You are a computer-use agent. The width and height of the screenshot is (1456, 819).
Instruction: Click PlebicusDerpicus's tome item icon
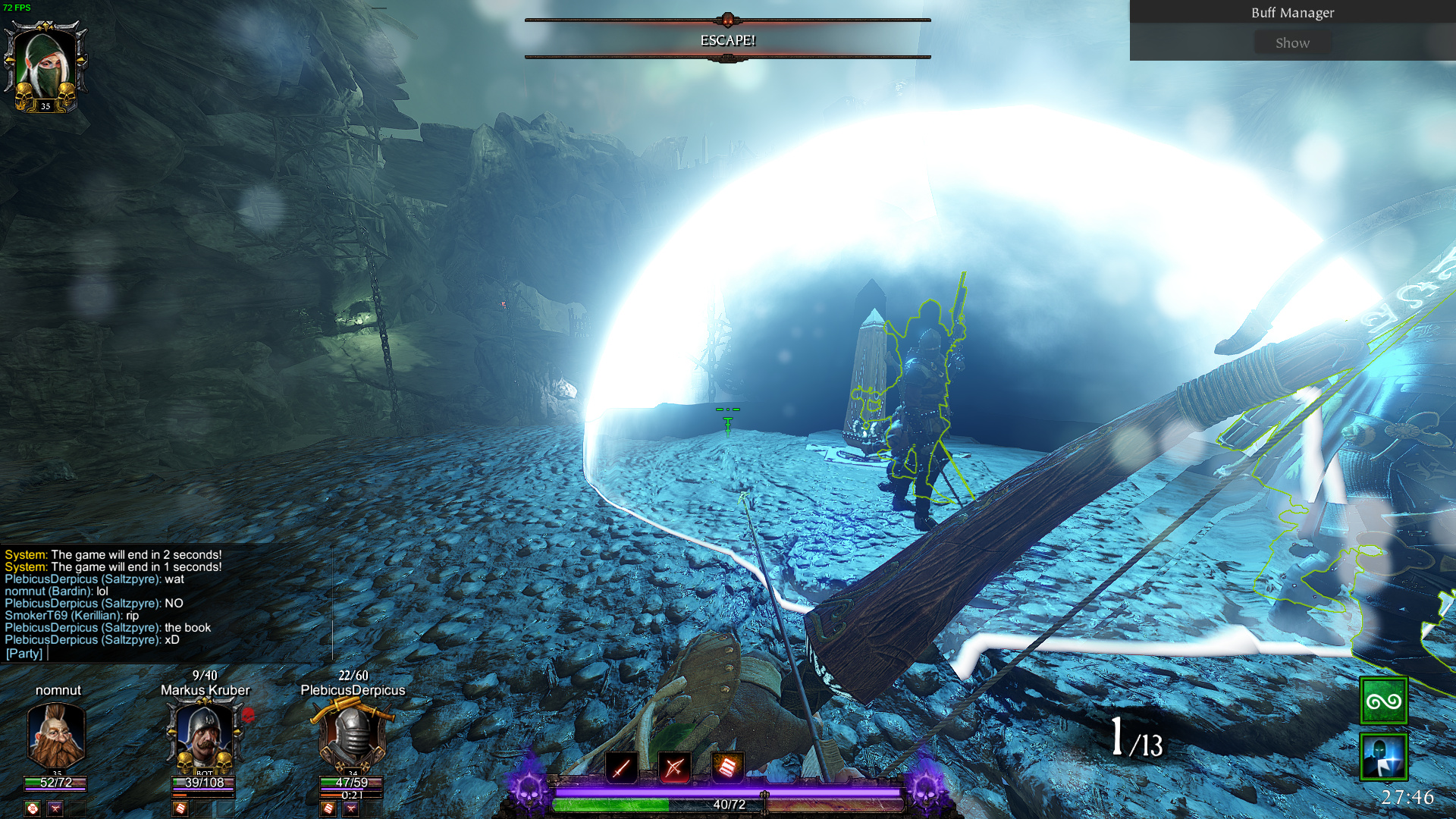coord(328,808)
